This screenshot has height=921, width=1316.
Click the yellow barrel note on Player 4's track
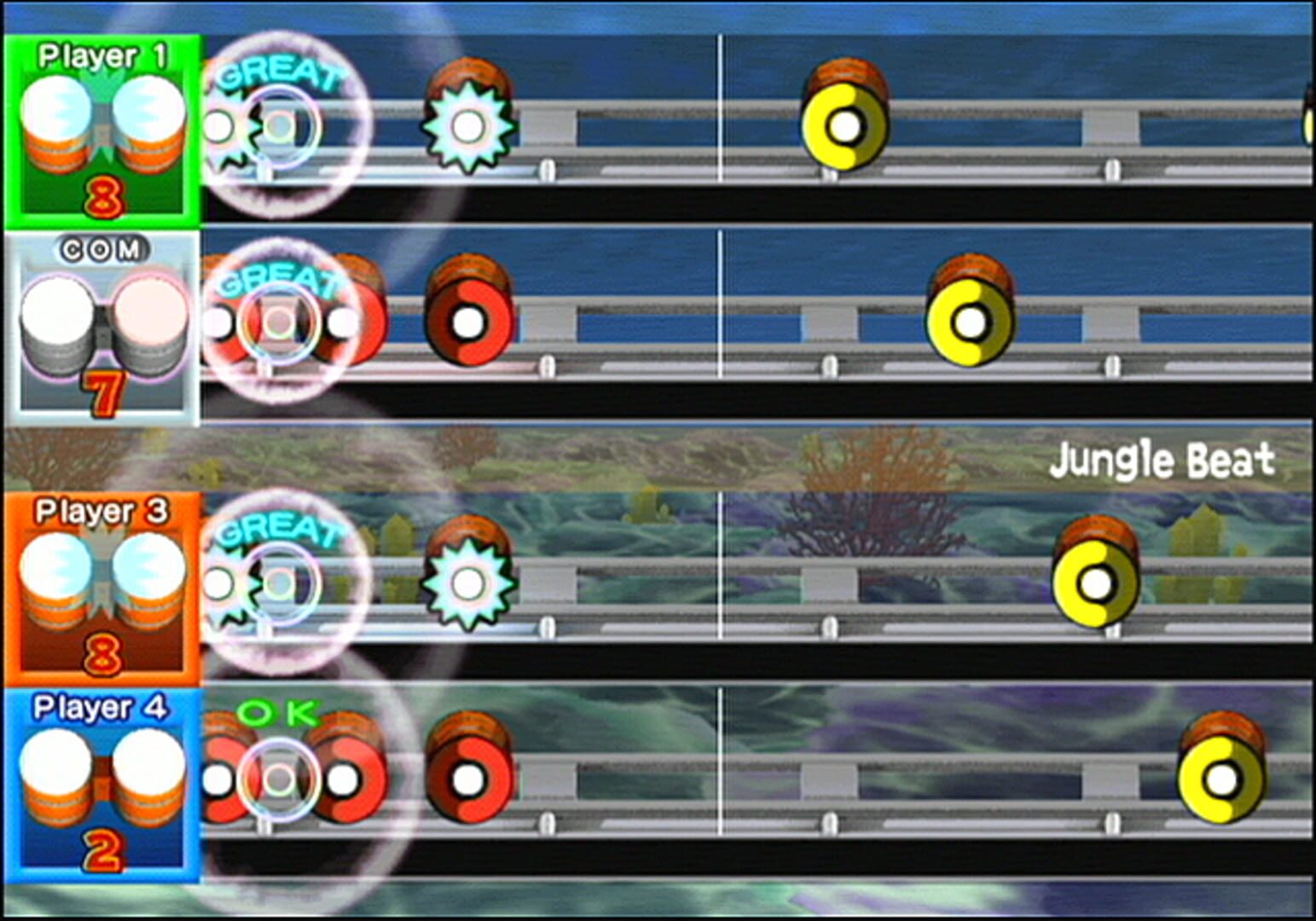click(x=1221, y=778)
